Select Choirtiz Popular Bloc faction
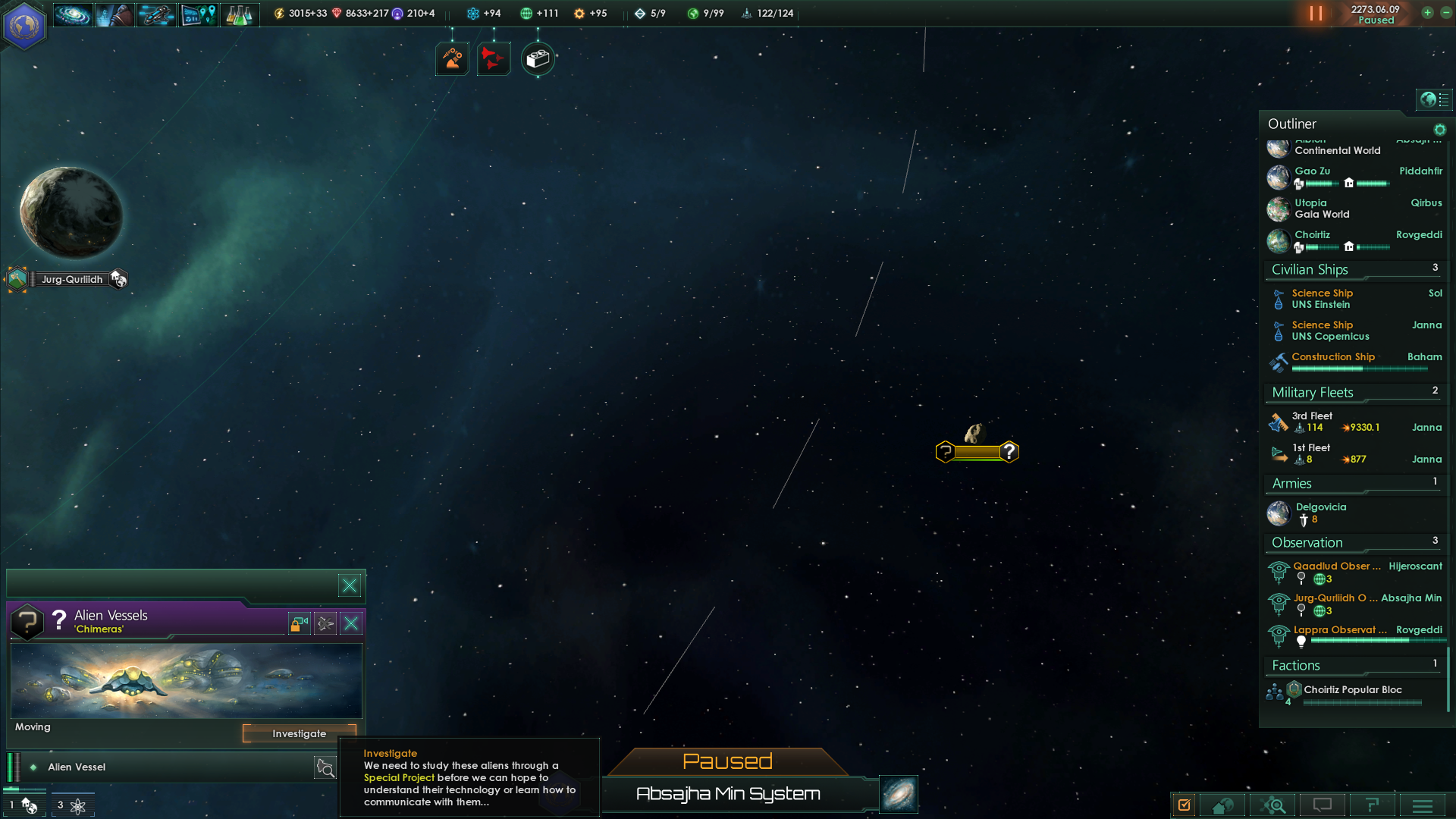 click(x=1352, y=690)
